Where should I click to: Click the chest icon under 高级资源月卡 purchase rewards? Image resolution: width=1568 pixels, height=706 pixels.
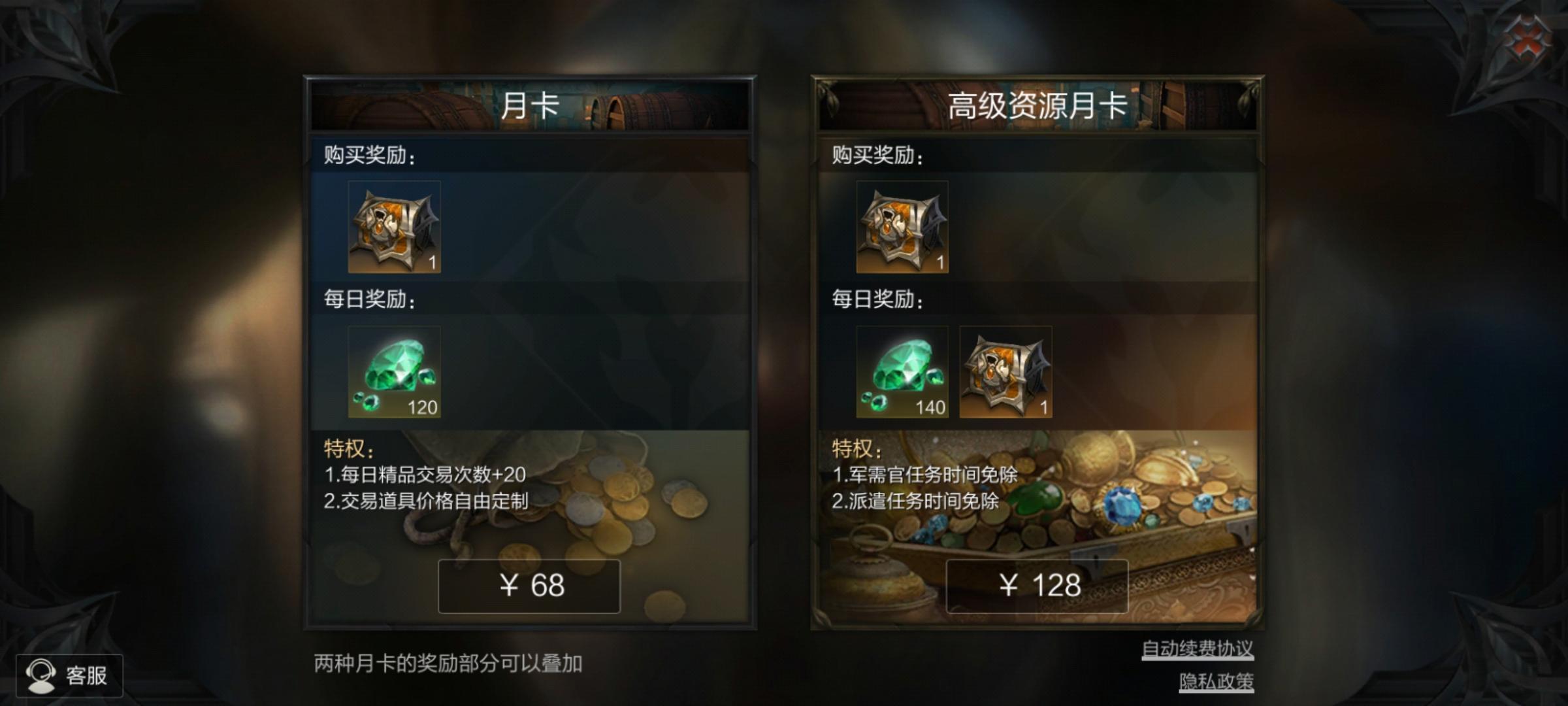[902, 227]
